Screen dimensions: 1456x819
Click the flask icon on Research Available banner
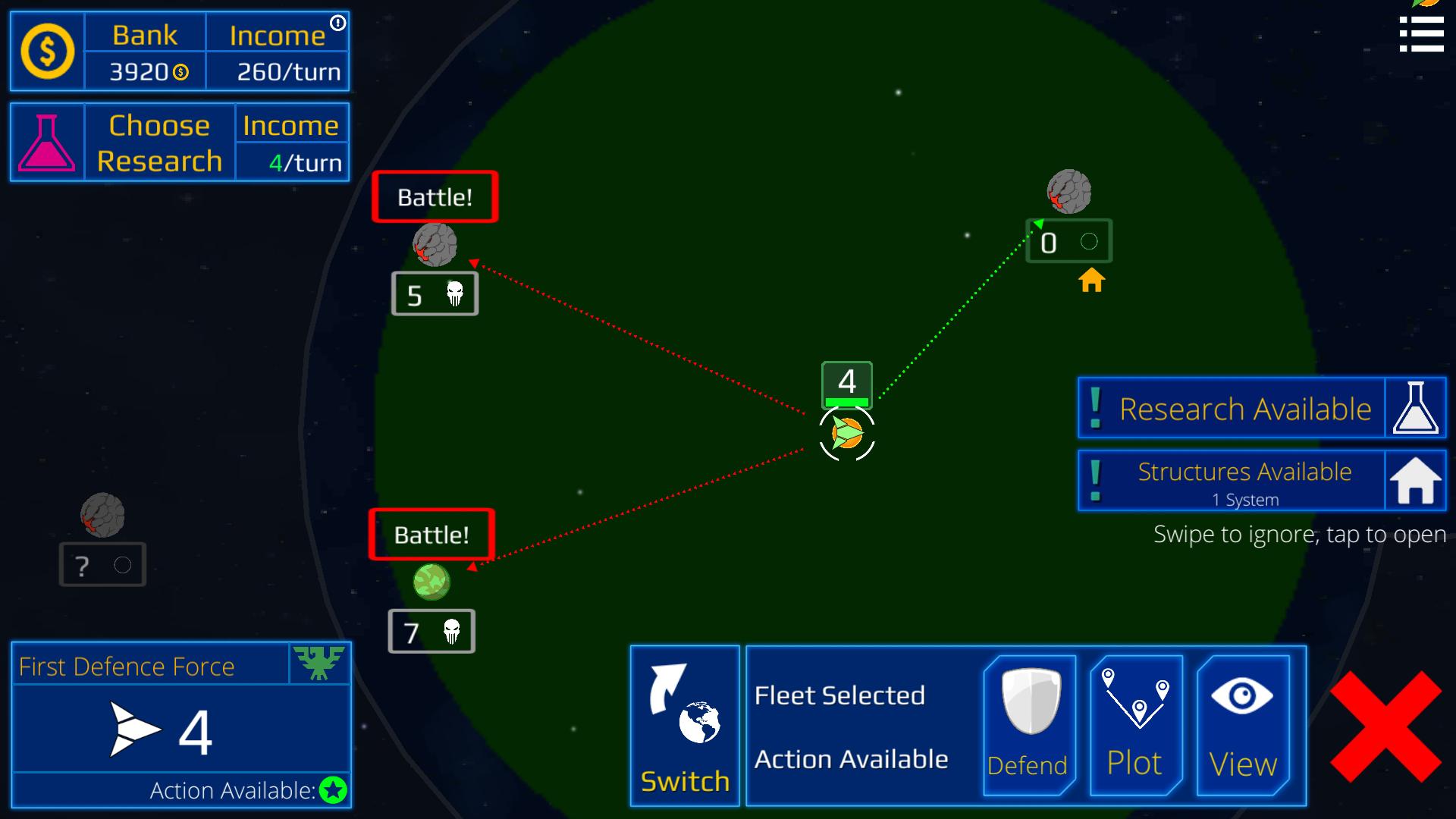click(x=1415, y=408)
